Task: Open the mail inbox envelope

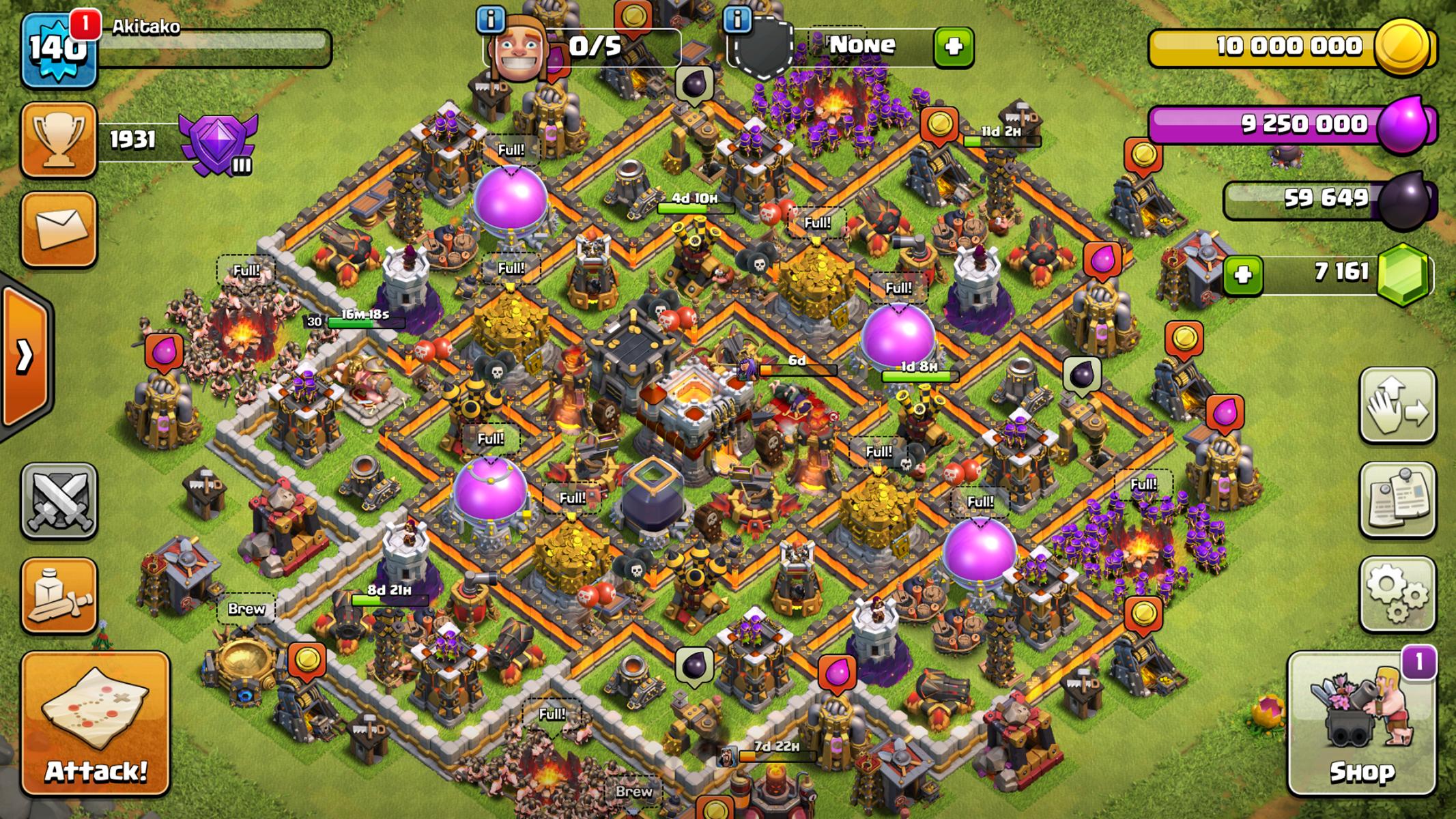Action: tap(59, 229)
